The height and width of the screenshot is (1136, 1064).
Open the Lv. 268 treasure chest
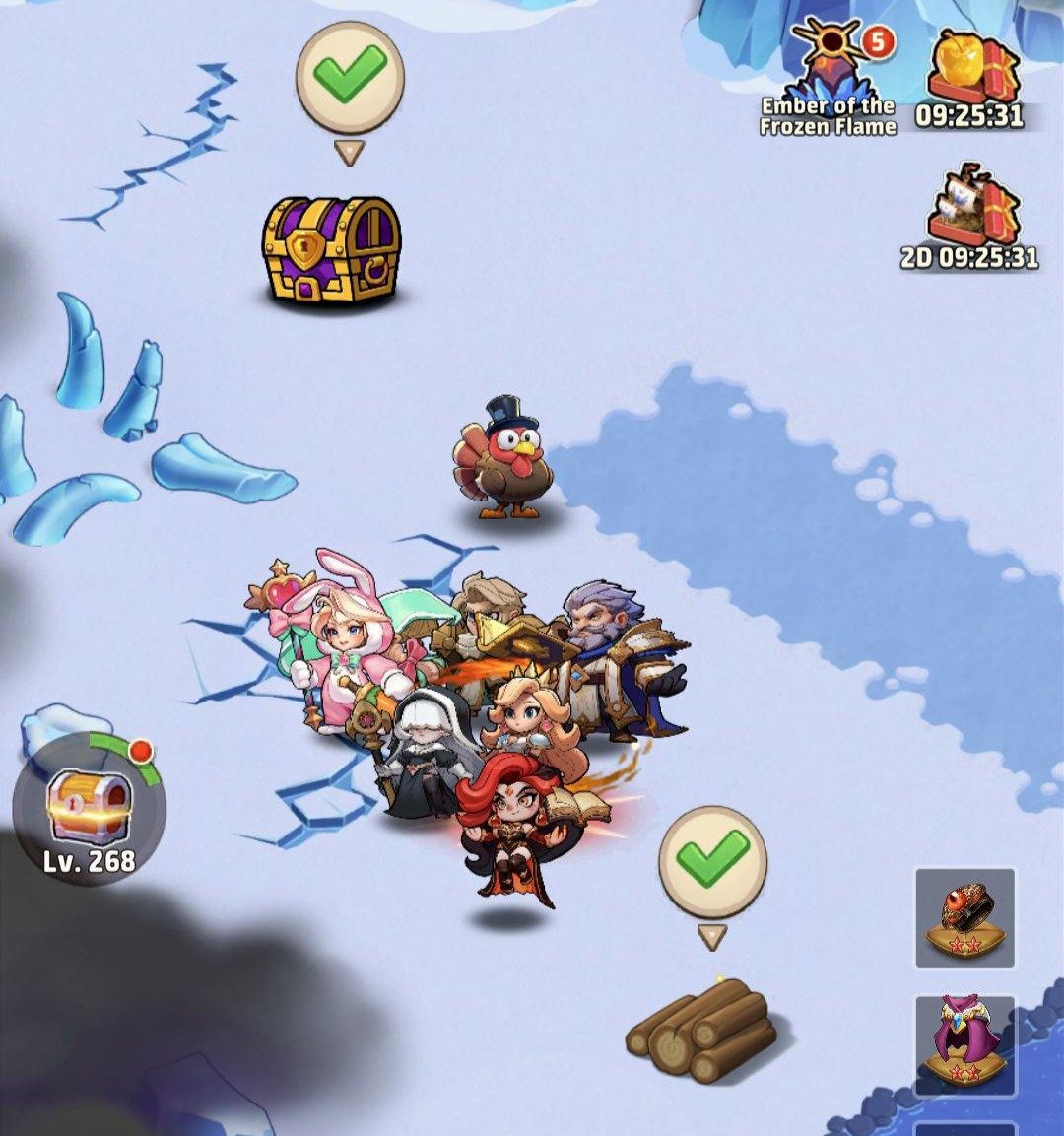pos(89,808)
